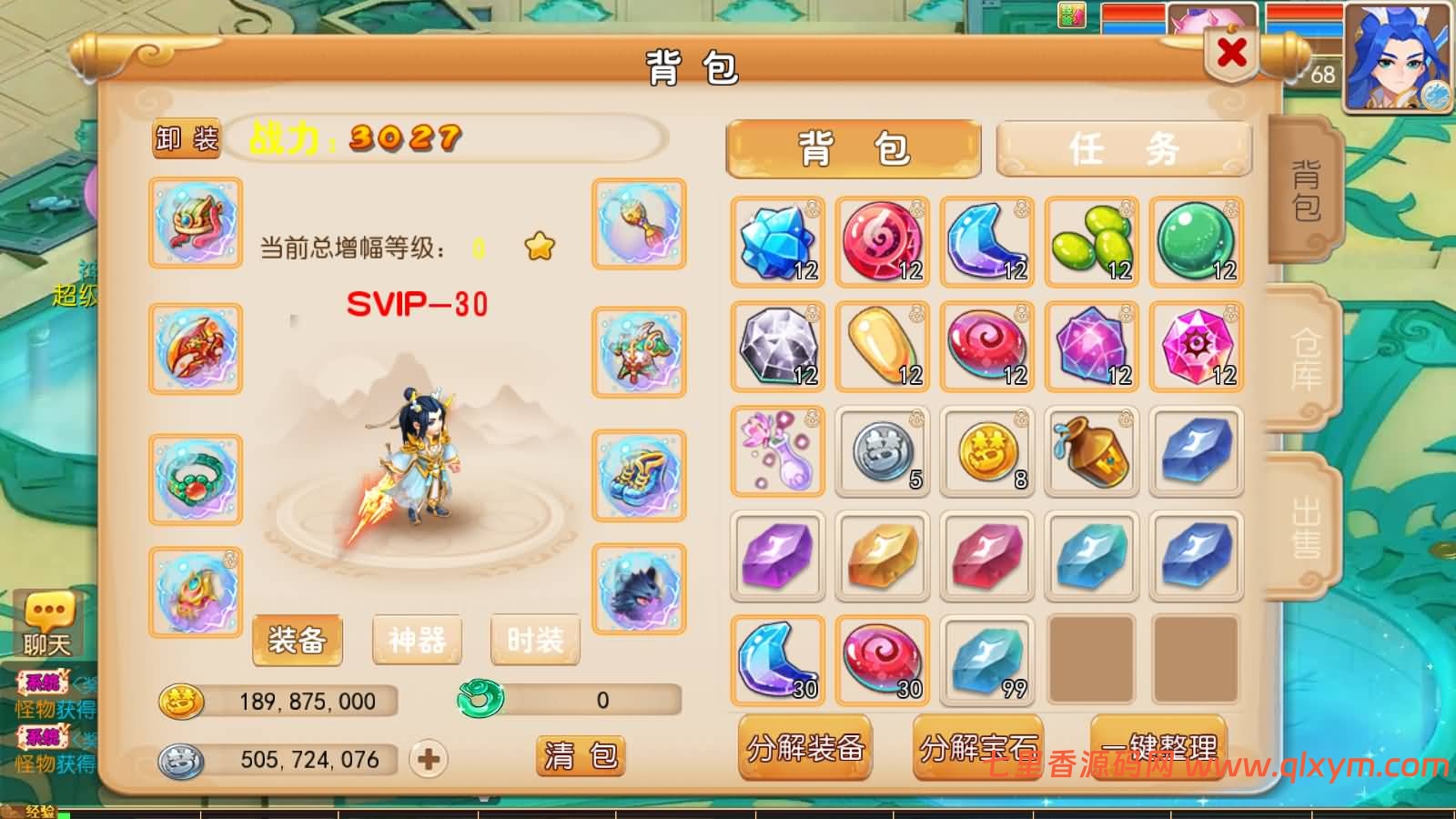Screen dimensions: 1456x819
Task: Click the 清包 button
Action: [x=581, y=755]
